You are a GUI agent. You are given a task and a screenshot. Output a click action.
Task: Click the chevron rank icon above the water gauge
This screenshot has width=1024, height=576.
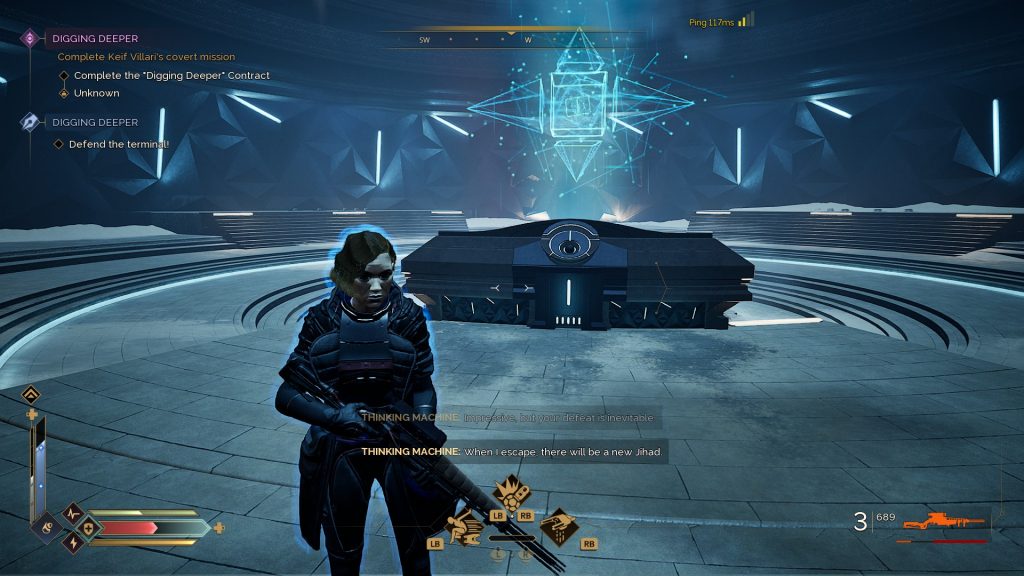pyautogui.click(x=31, y=394)
